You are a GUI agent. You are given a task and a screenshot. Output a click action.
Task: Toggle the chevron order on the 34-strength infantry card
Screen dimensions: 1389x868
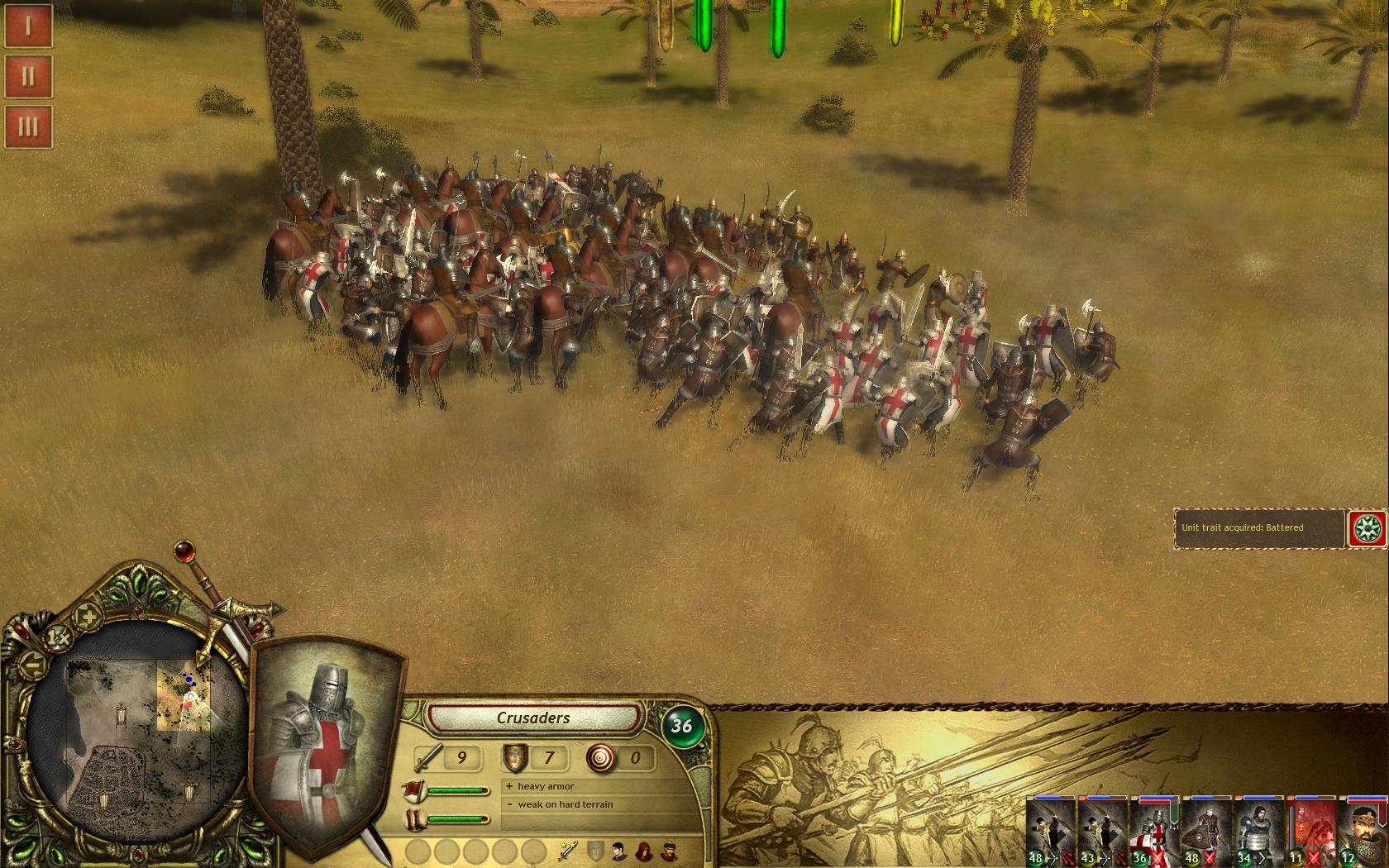(x=1263, y=856)
